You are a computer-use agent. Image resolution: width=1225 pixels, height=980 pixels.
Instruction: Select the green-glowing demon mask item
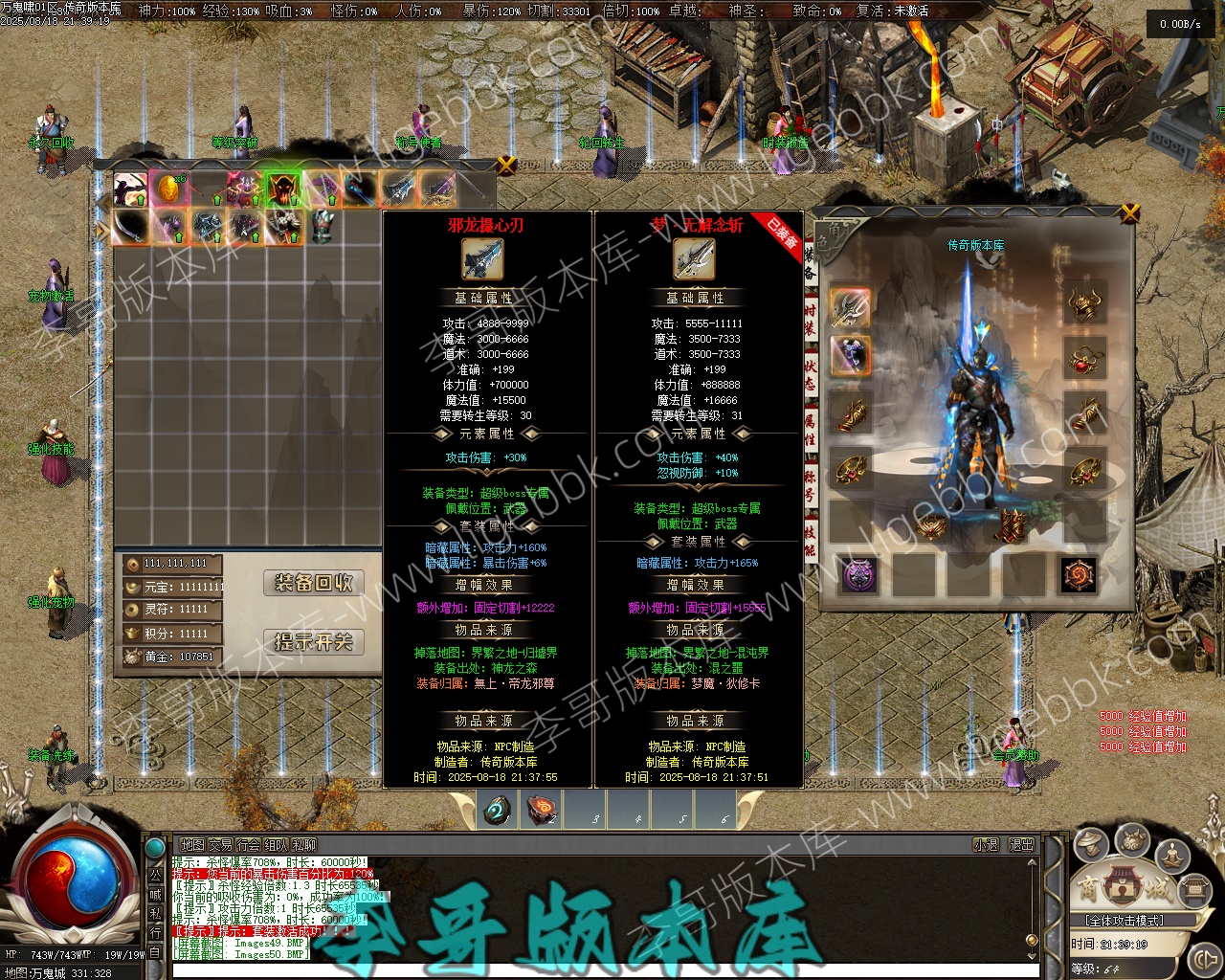(x=283, y=189)
